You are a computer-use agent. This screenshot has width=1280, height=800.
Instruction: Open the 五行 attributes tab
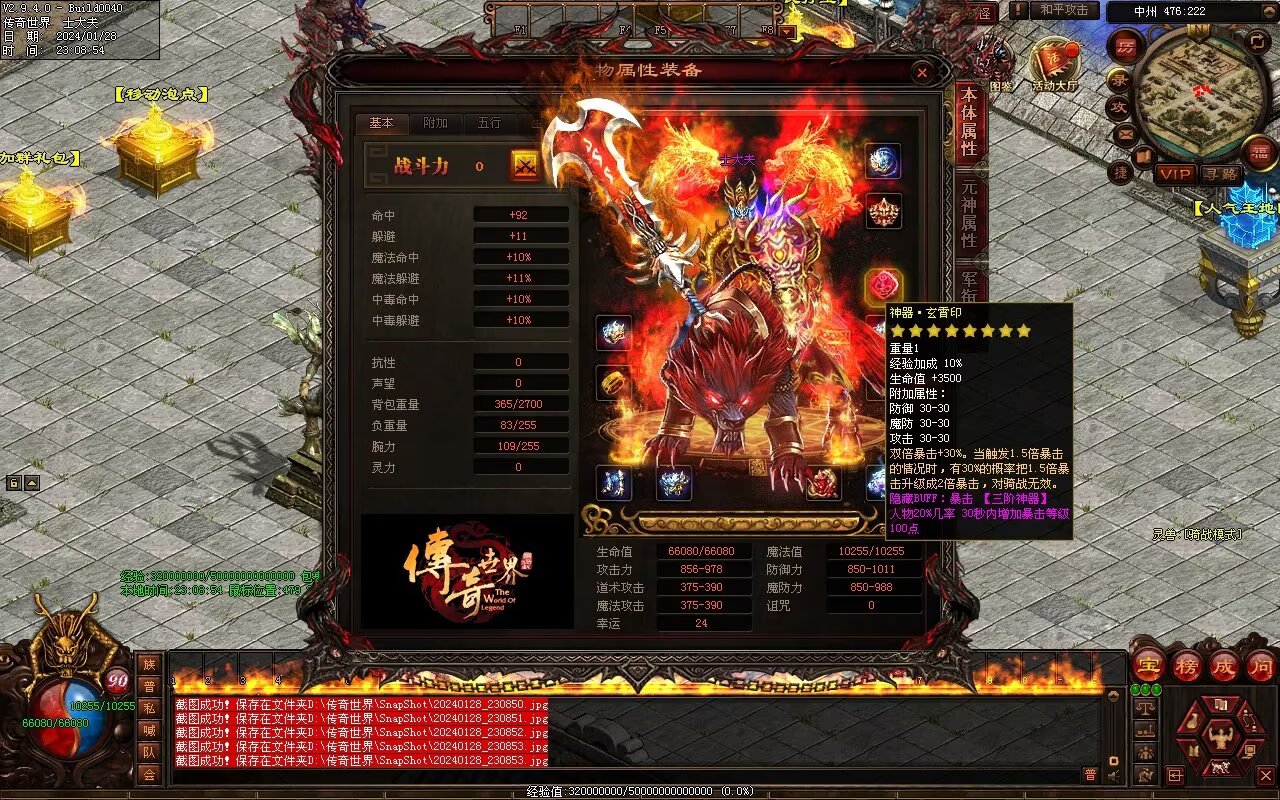(489, 123)
